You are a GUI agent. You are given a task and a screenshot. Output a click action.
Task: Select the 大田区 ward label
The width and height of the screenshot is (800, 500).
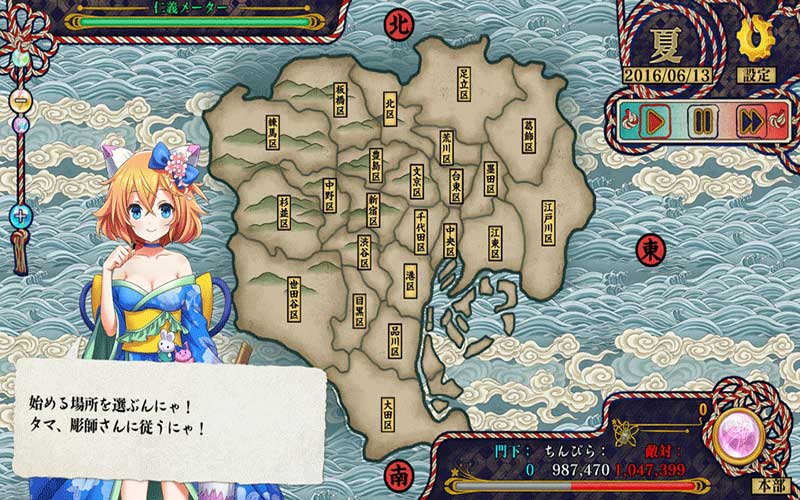[387, 413]
